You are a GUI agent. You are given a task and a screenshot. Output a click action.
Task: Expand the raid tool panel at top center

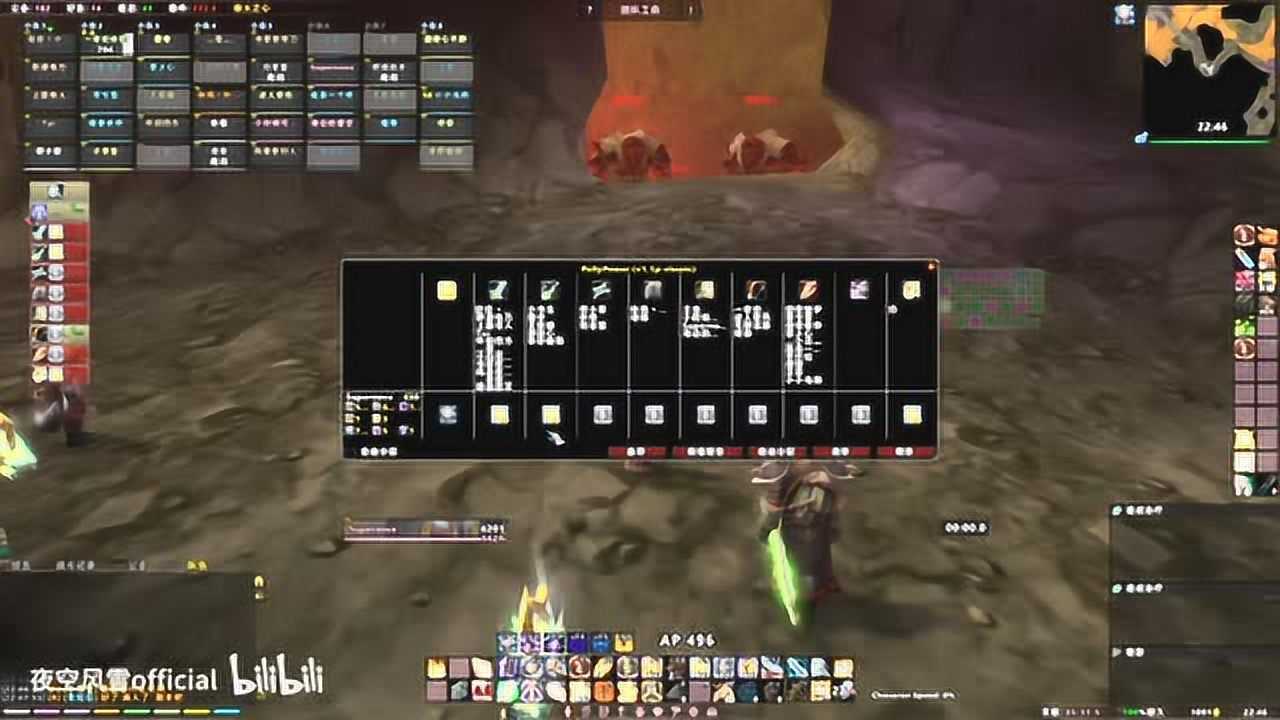[x=640, y=10]
